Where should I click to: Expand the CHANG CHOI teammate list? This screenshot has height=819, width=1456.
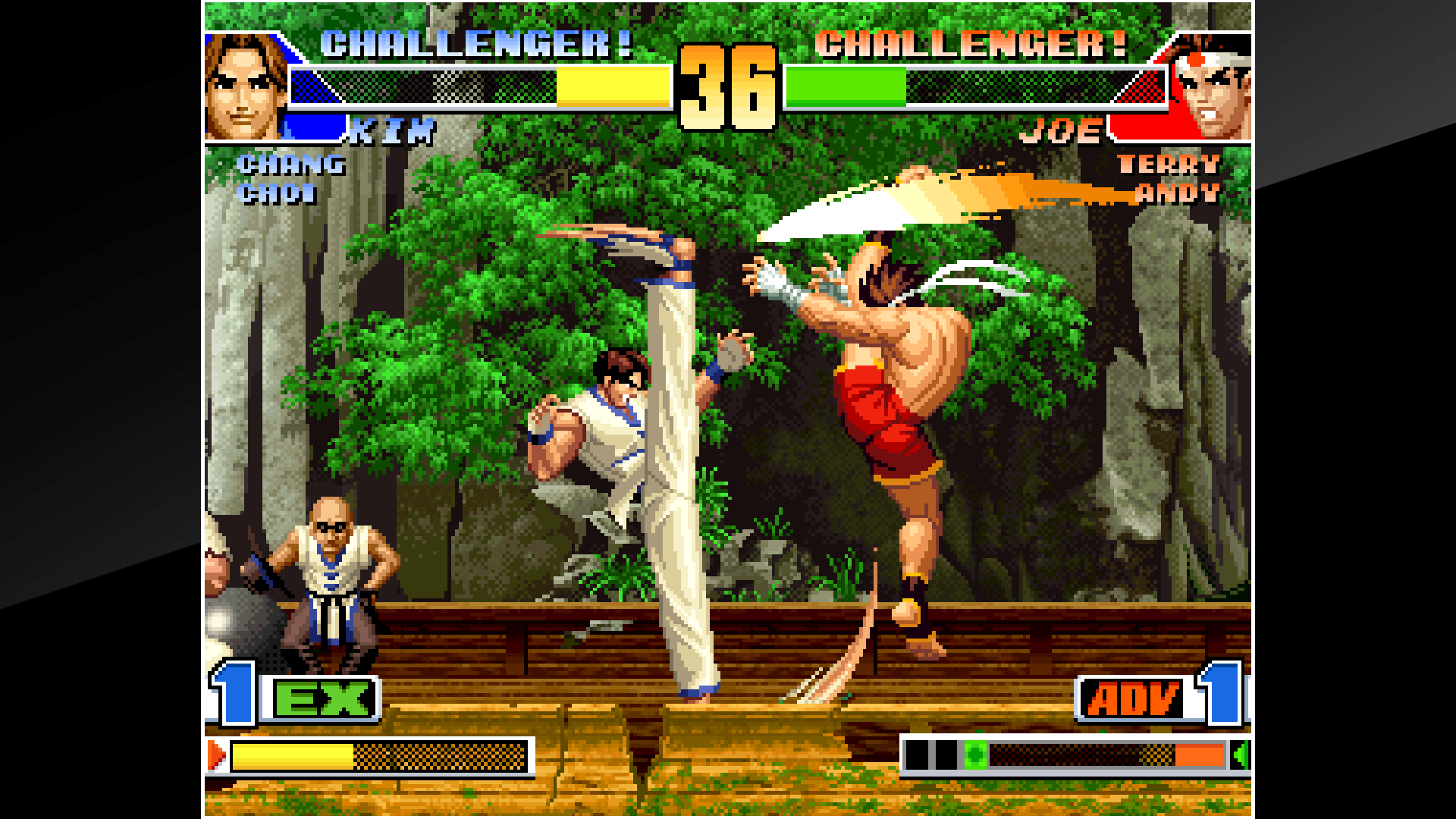coord(290,179)
